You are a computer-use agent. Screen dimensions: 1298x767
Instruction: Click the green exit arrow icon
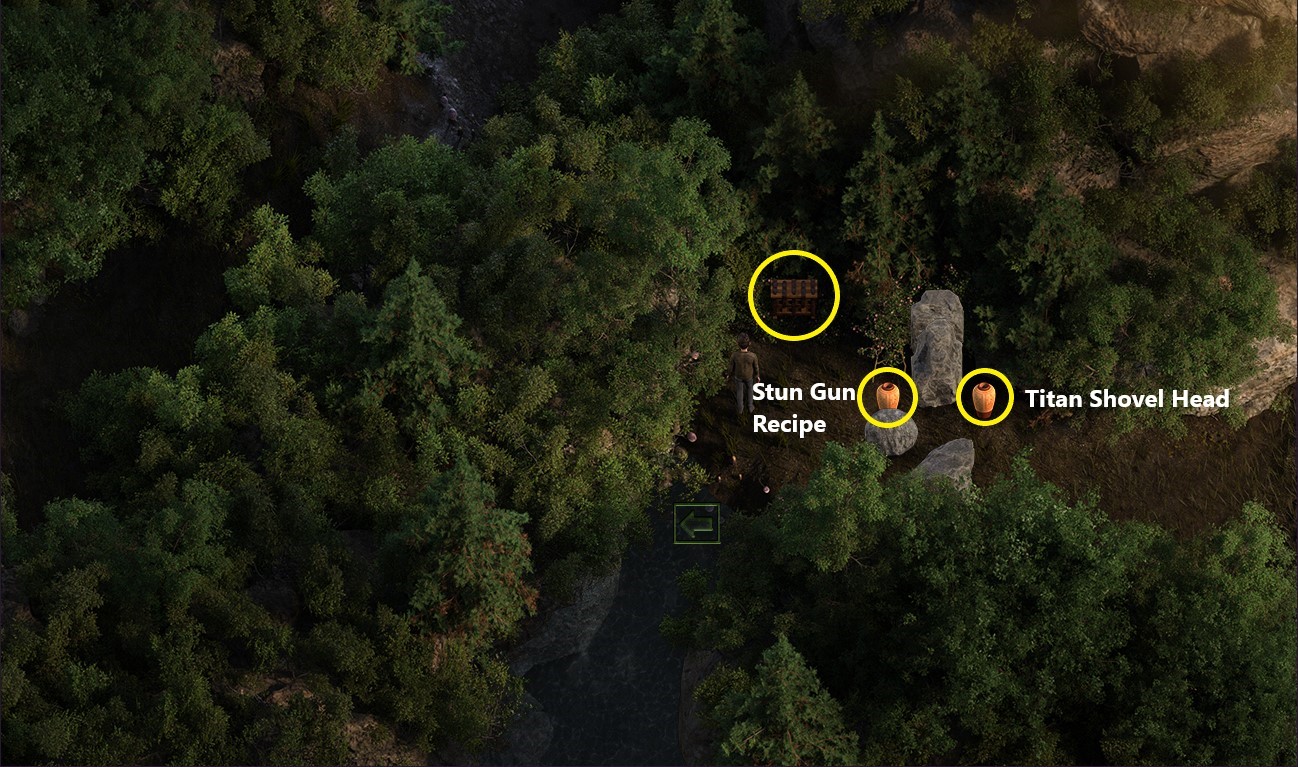click(x=696, y=522)
